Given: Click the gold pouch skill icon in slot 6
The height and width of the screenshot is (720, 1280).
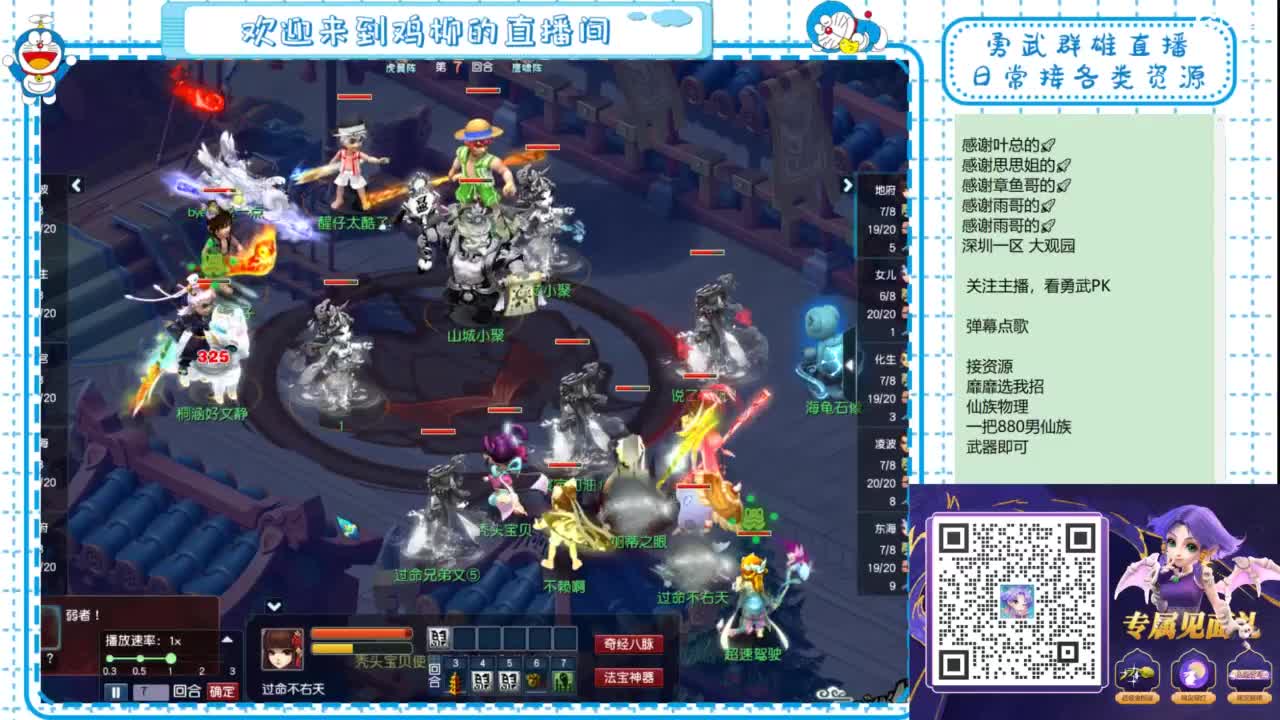Looking at the screenshot, I should [x=535, y=680].
